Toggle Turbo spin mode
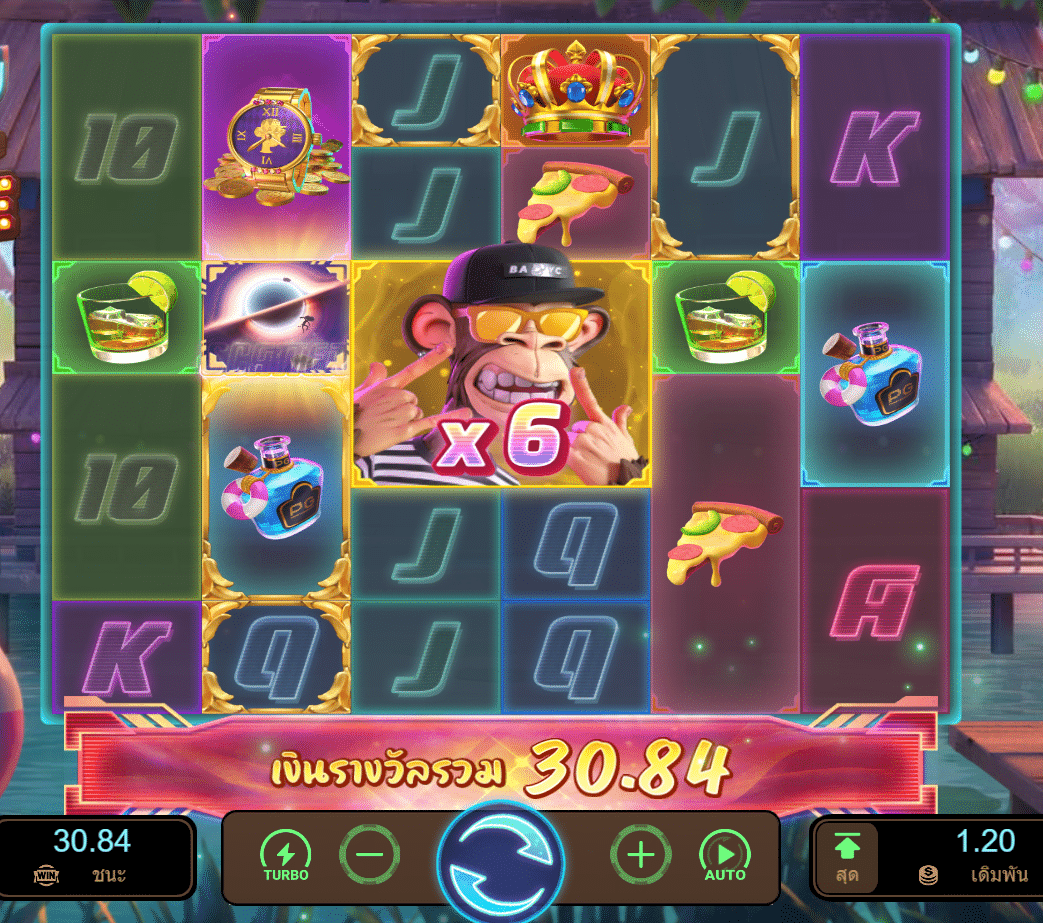1043x923 pixels. (x=285, y=855)
